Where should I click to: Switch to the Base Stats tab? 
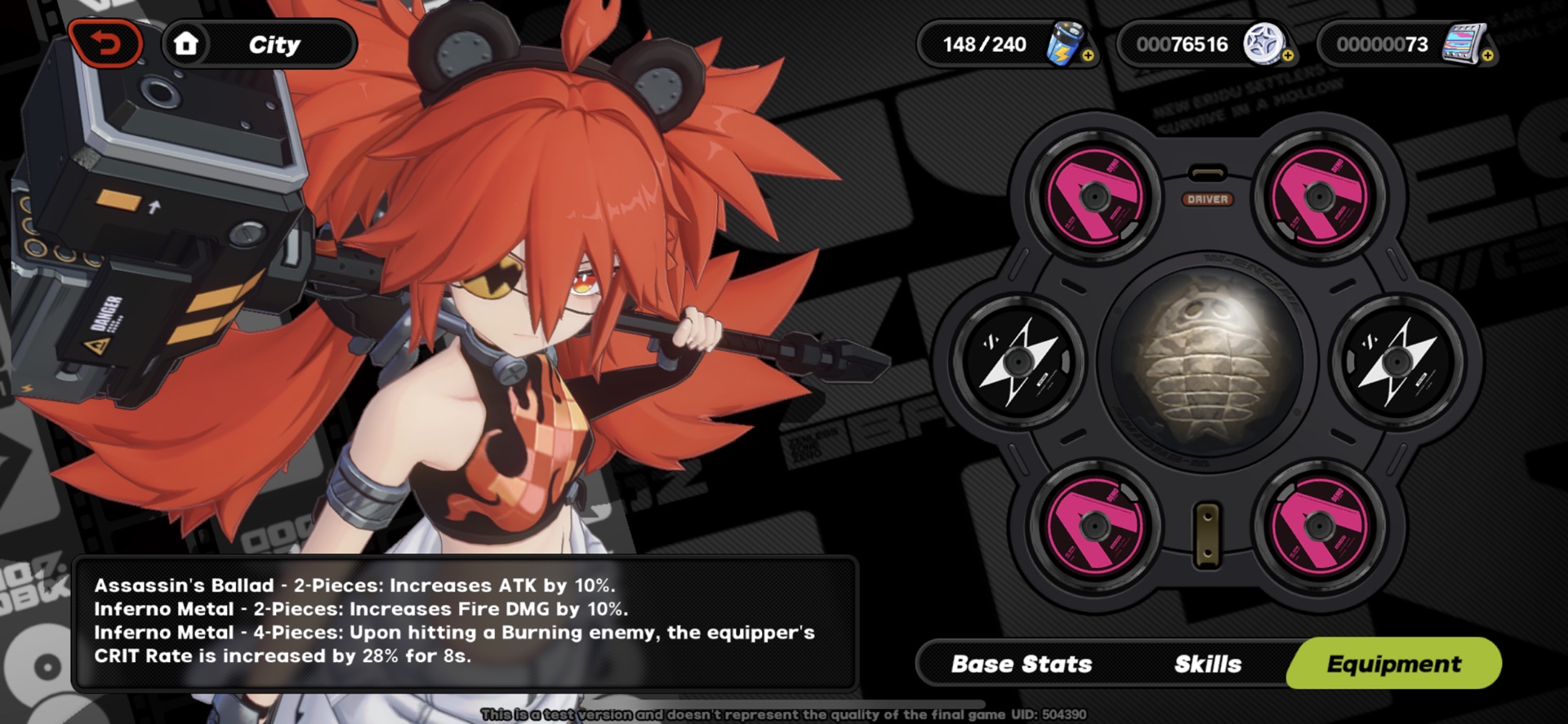[x=1020, y=664]
